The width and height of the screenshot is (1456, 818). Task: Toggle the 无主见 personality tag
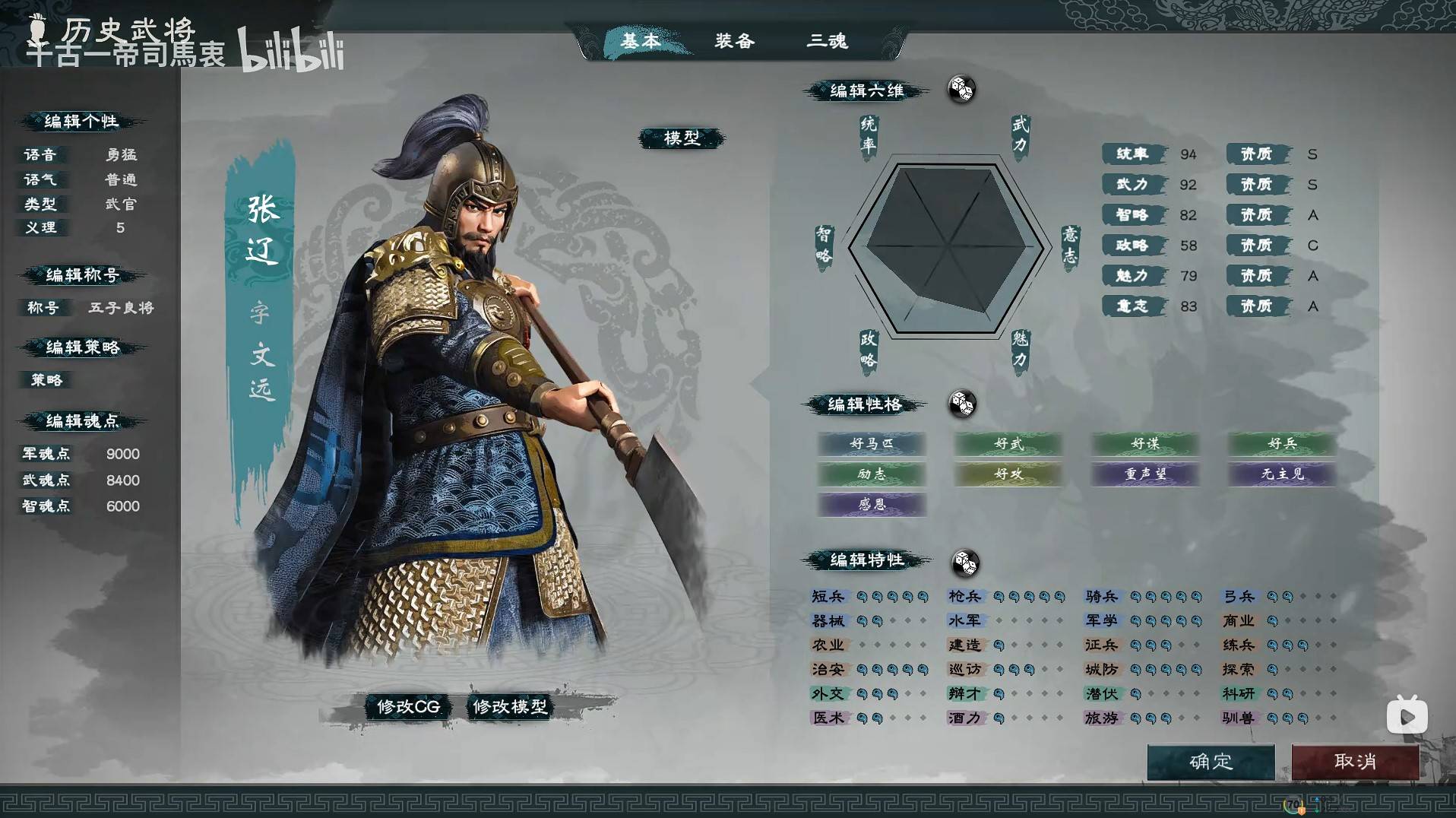[1281, 474]
